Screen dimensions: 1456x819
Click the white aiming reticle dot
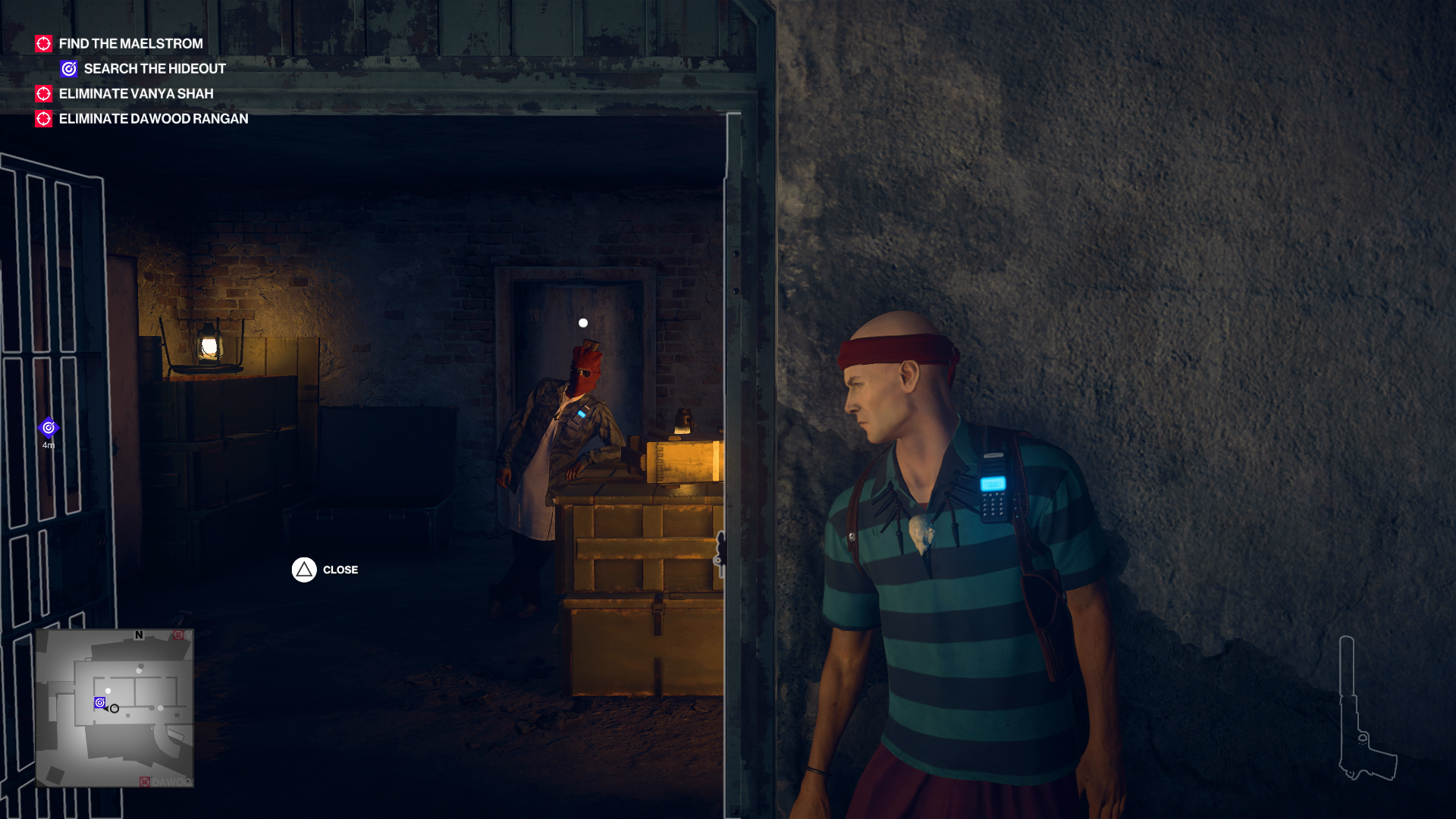582,322
